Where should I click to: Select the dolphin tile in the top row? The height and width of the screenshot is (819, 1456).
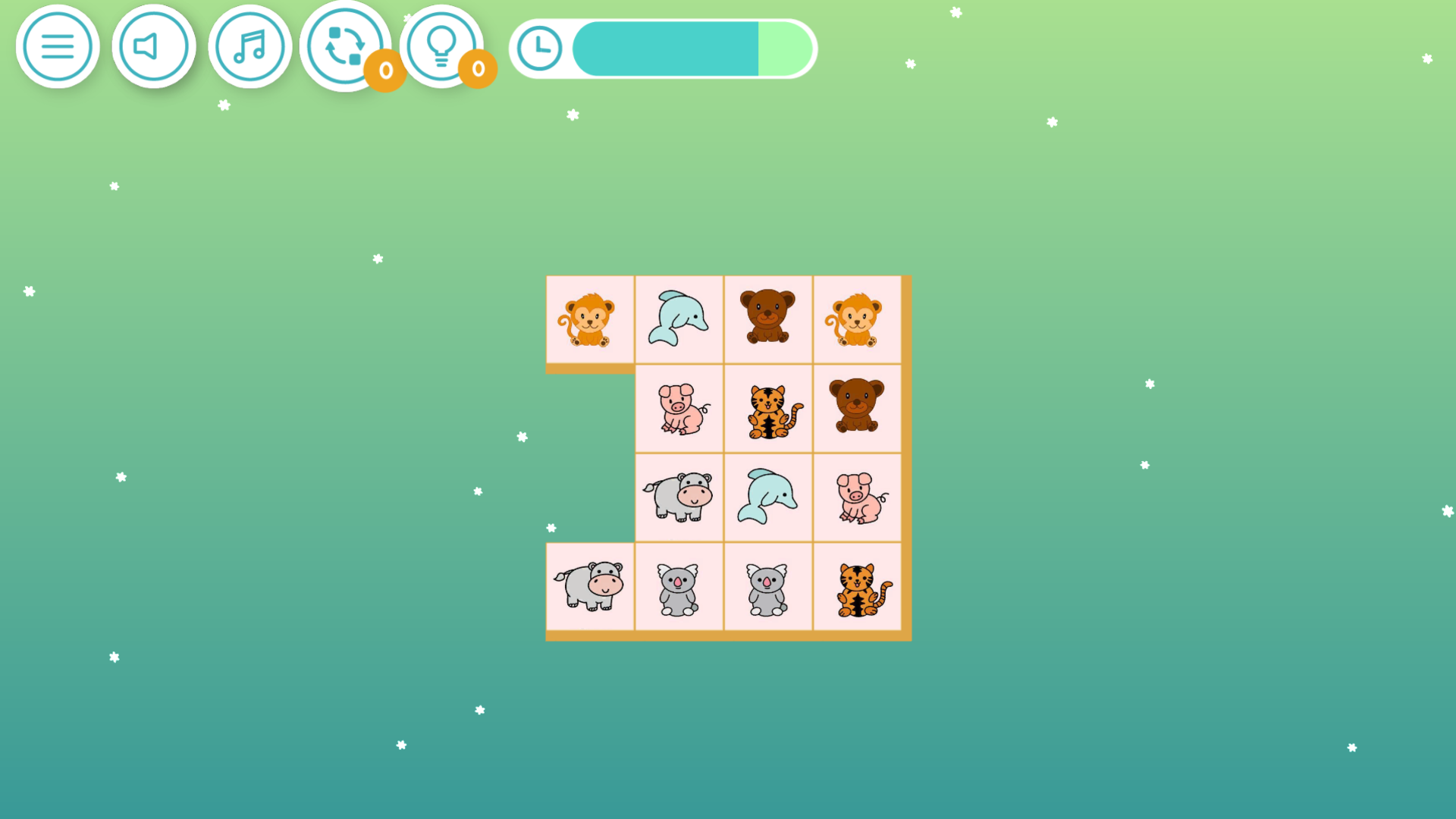[678, 318]
